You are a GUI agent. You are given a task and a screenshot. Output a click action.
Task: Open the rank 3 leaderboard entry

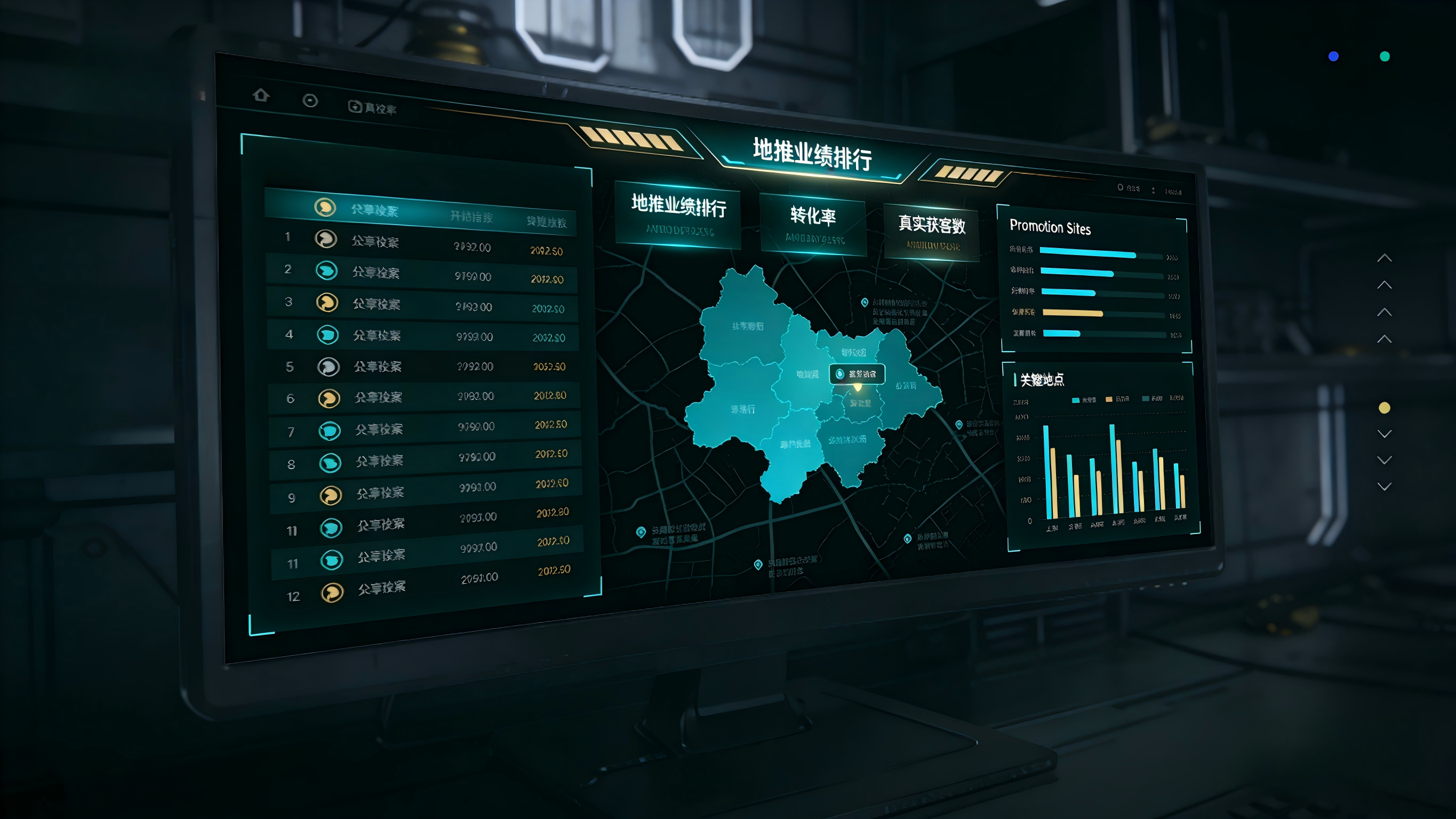423,305
